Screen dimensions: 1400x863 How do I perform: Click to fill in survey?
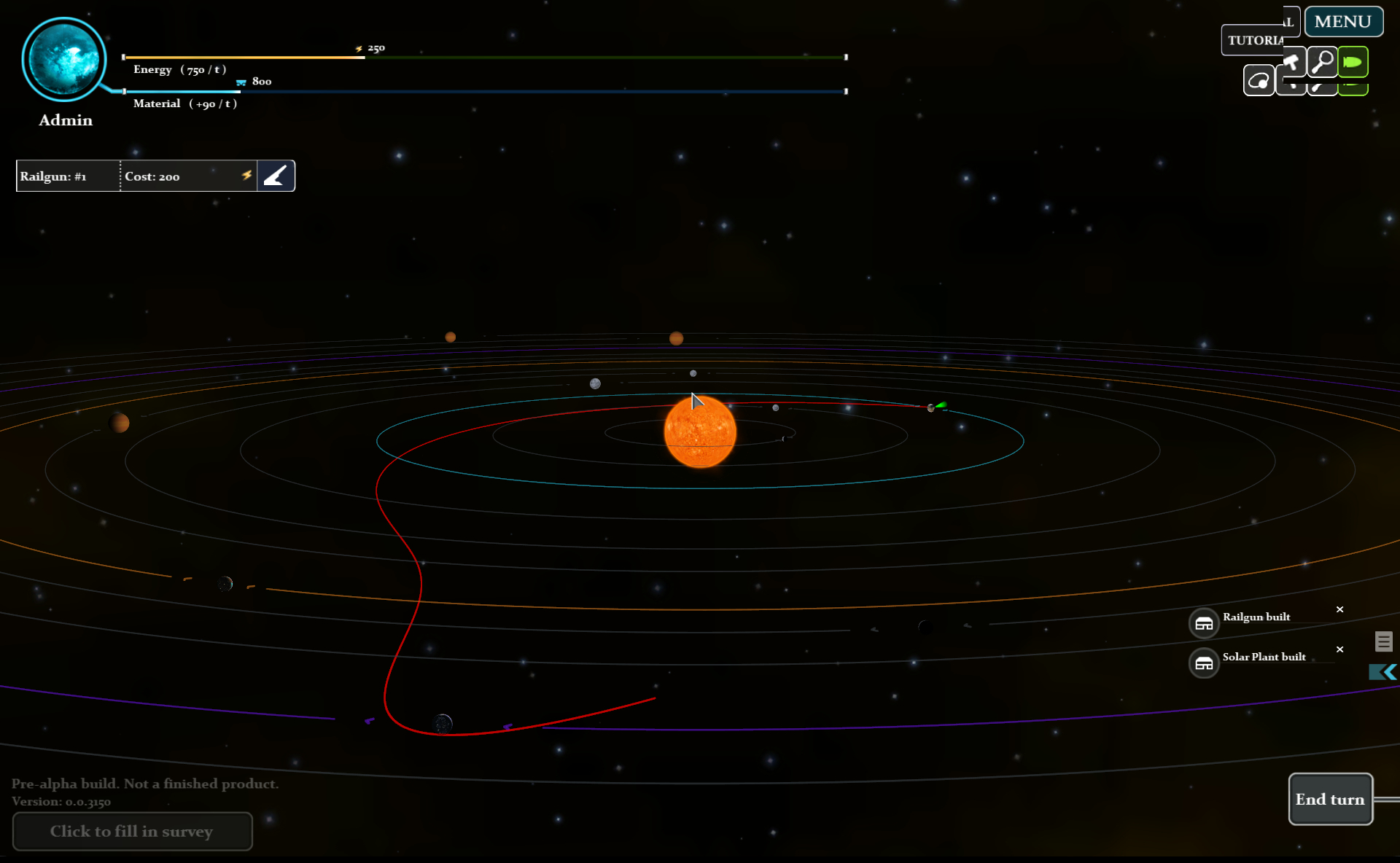coord(132,831)
